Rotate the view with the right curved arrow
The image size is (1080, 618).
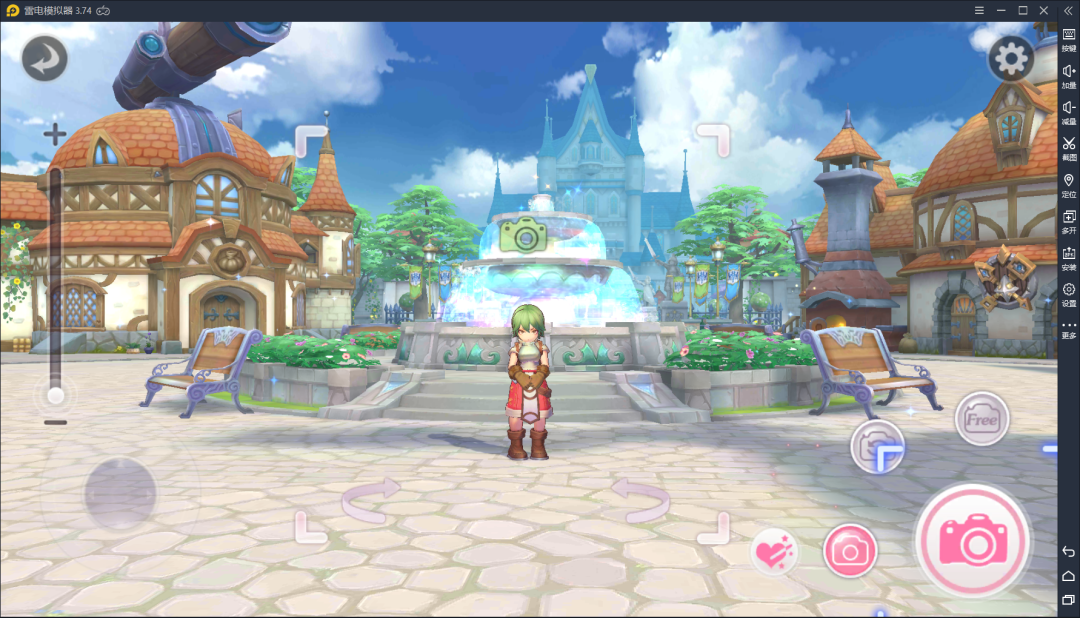[640, 499]
